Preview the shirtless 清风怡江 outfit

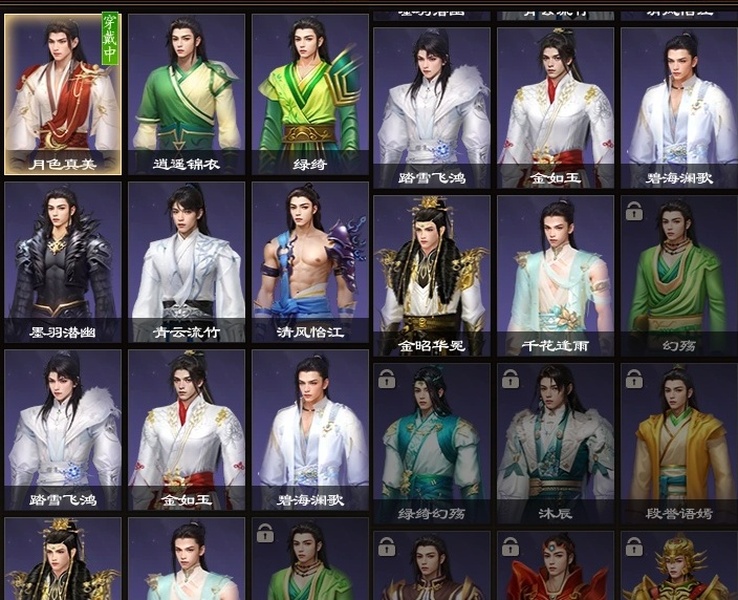coord(310,260)
